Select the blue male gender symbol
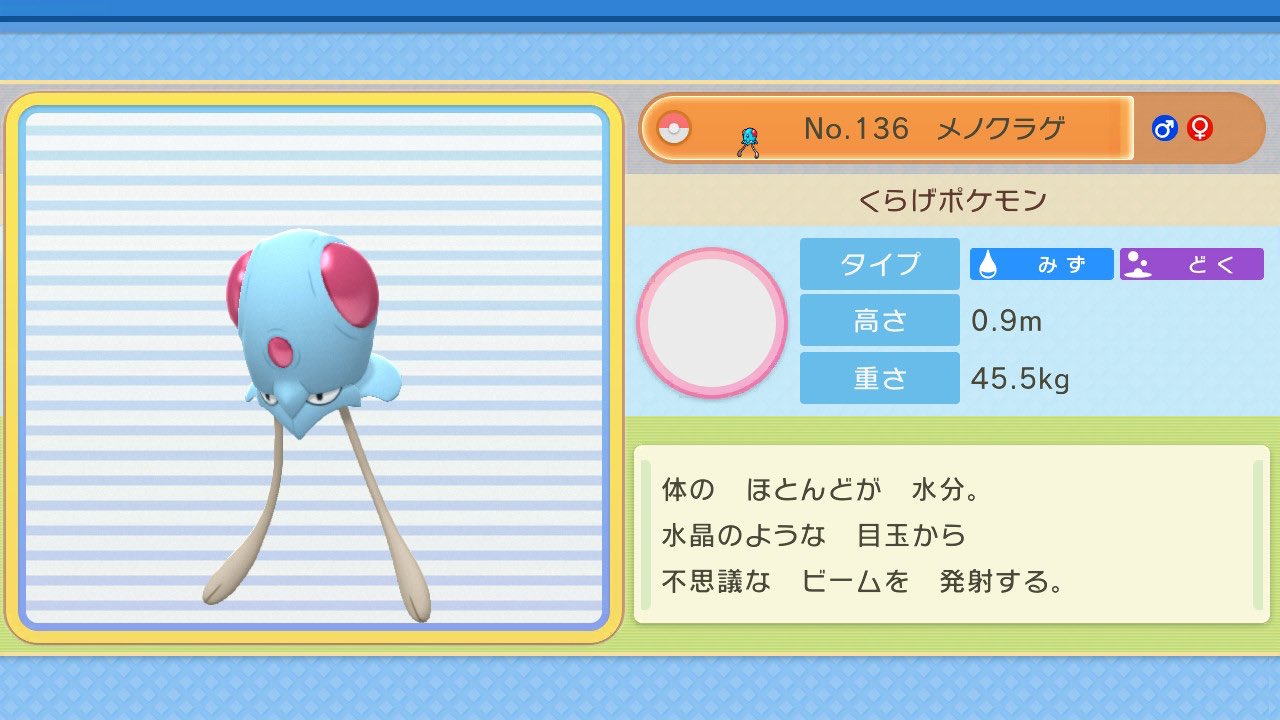 (x=1166, y=128)
